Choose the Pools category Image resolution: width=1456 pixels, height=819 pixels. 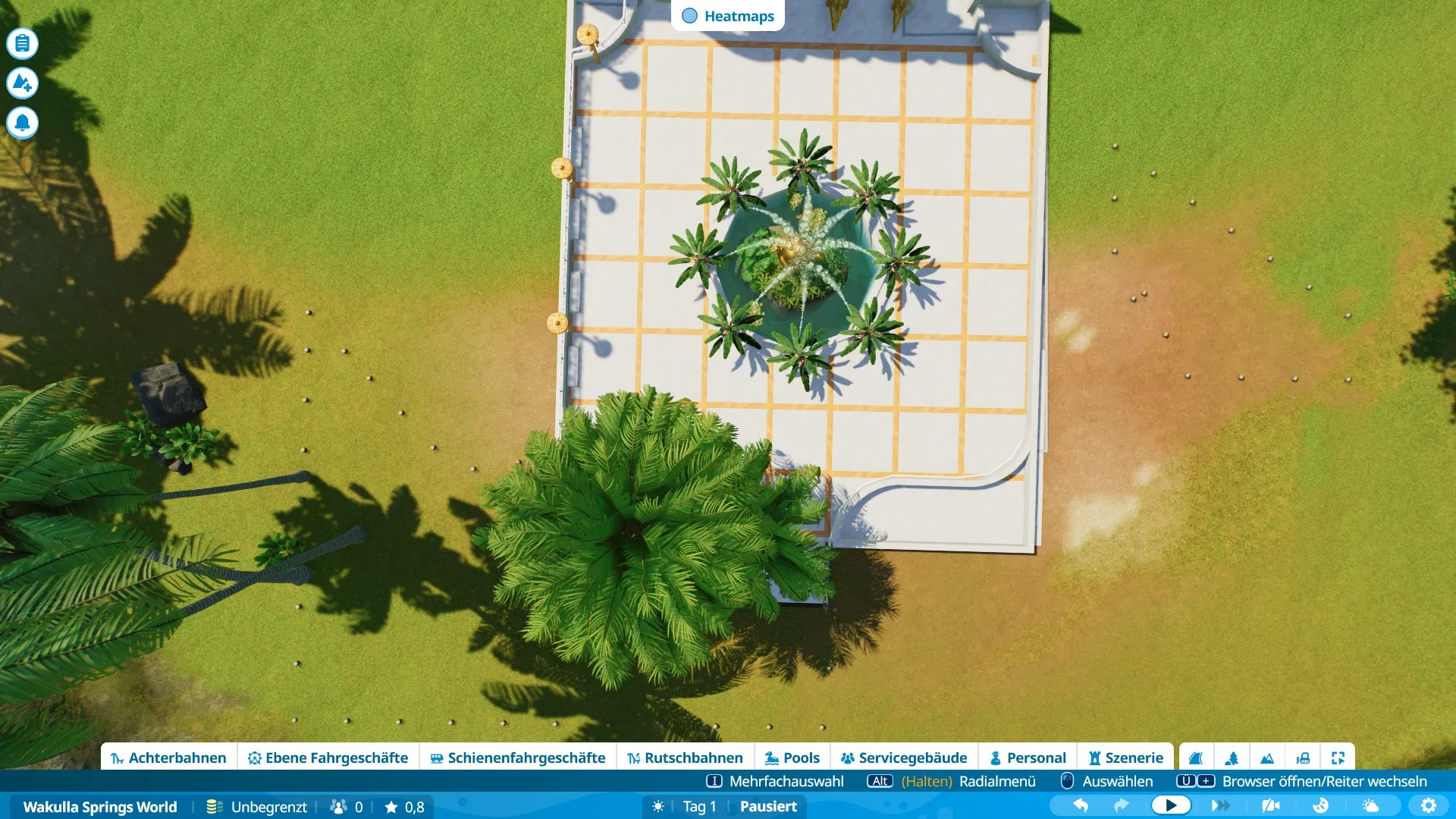(x=792, y=758)
